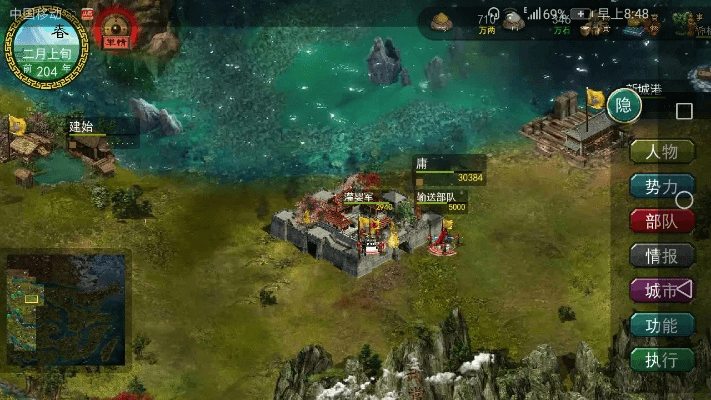Open the red 军情 military report icon
Screen dimensions: 711x400
pos(118,27)
